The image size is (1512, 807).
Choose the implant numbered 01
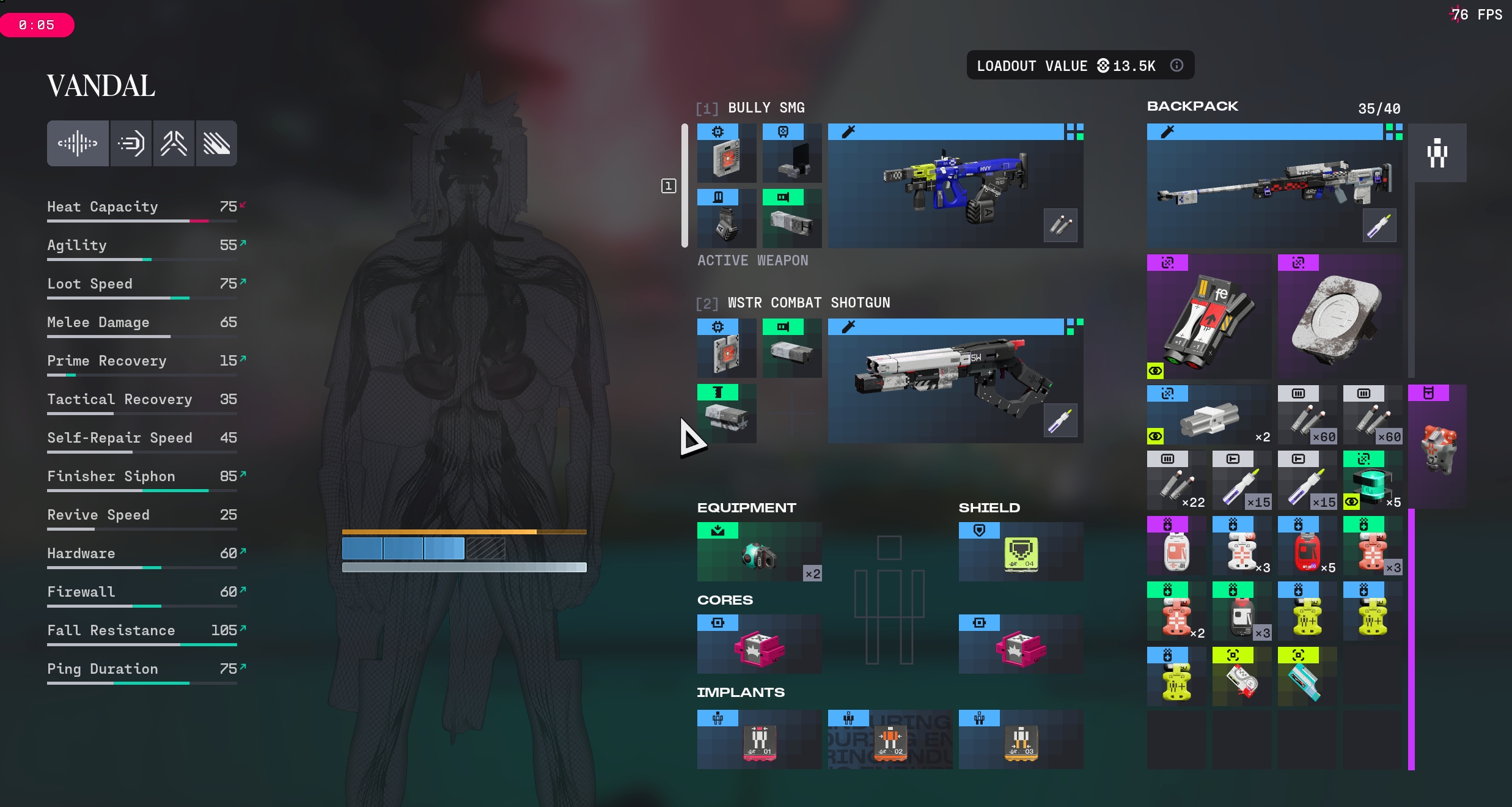click(x=759, y=740)
